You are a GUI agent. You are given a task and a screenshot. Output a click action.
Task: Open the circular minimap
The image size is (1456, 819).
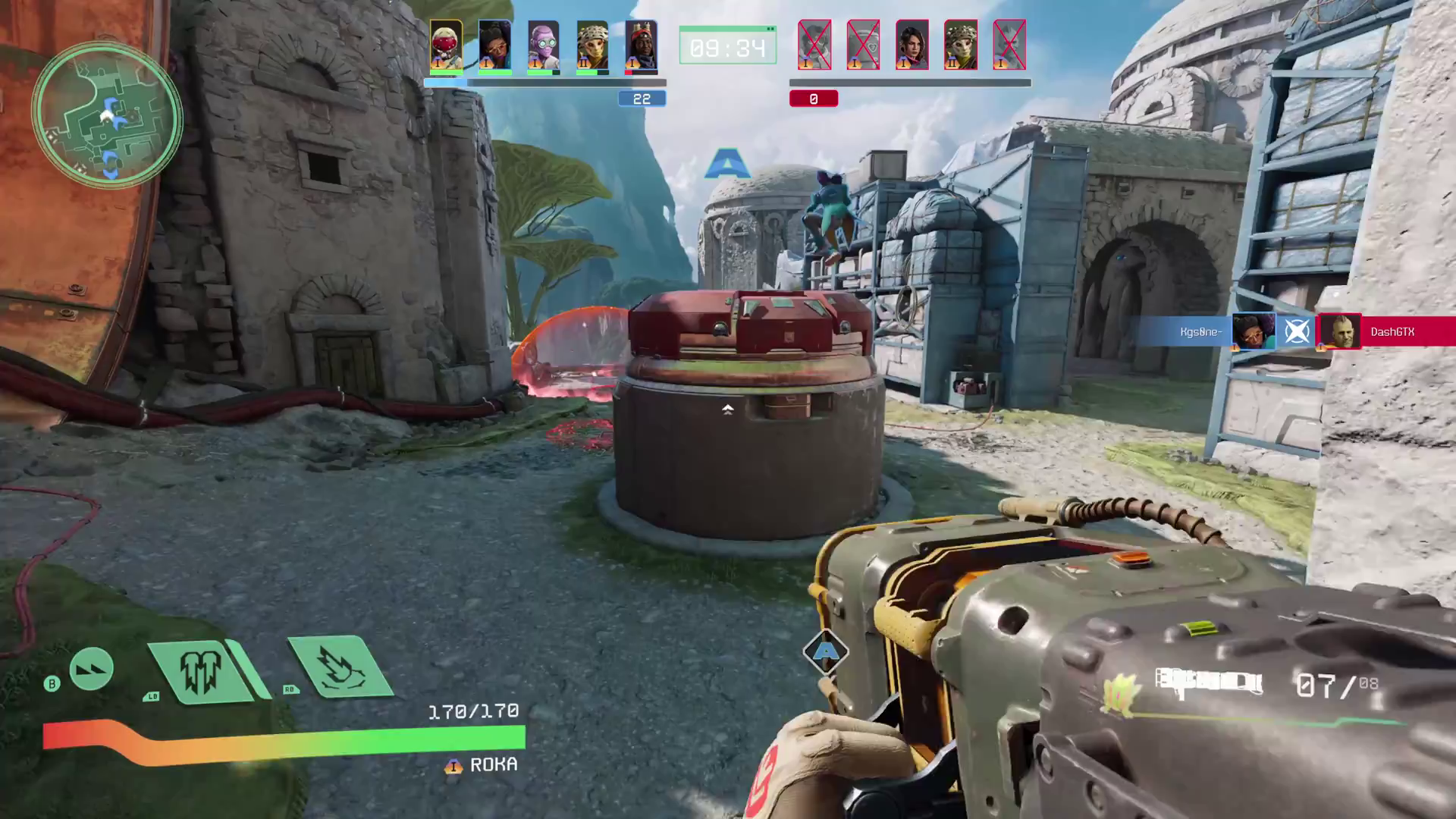pos(106,115)
